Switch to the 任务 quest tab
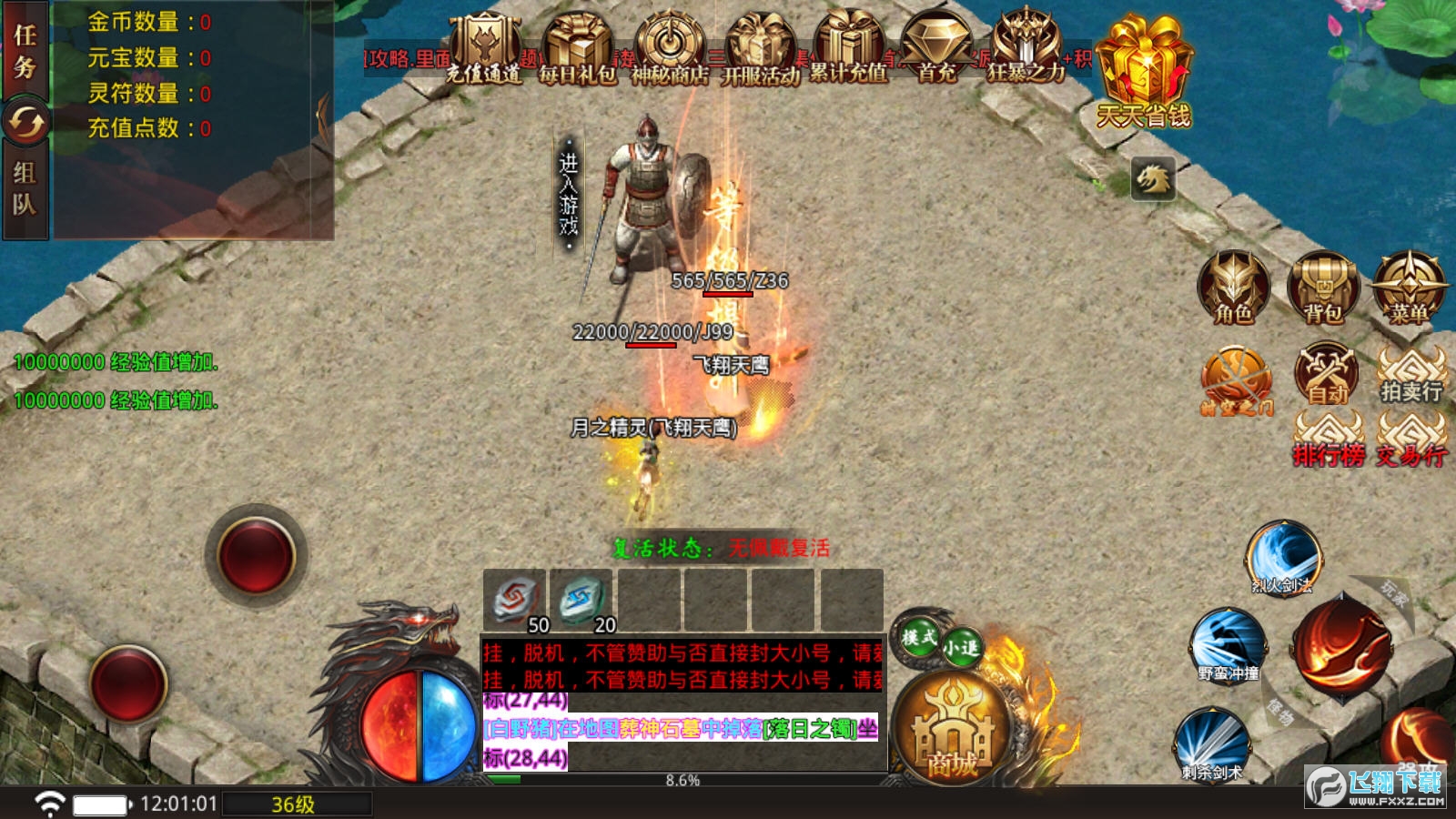The image size is (1456, 819). 25,51
